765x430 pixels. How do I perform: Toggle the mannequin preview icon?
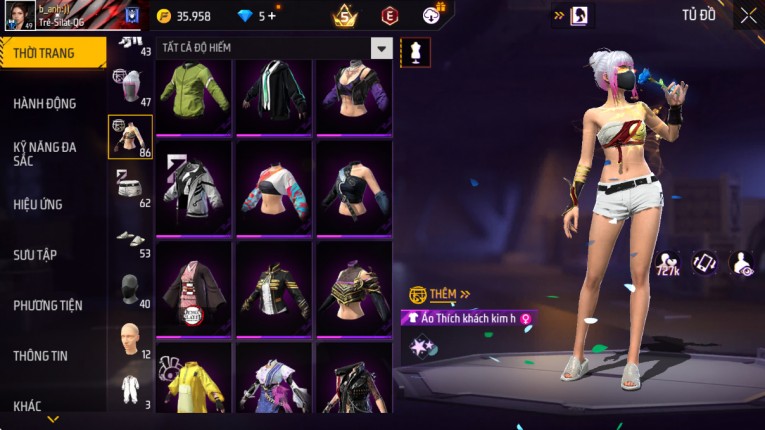click(x=415, y=52)
